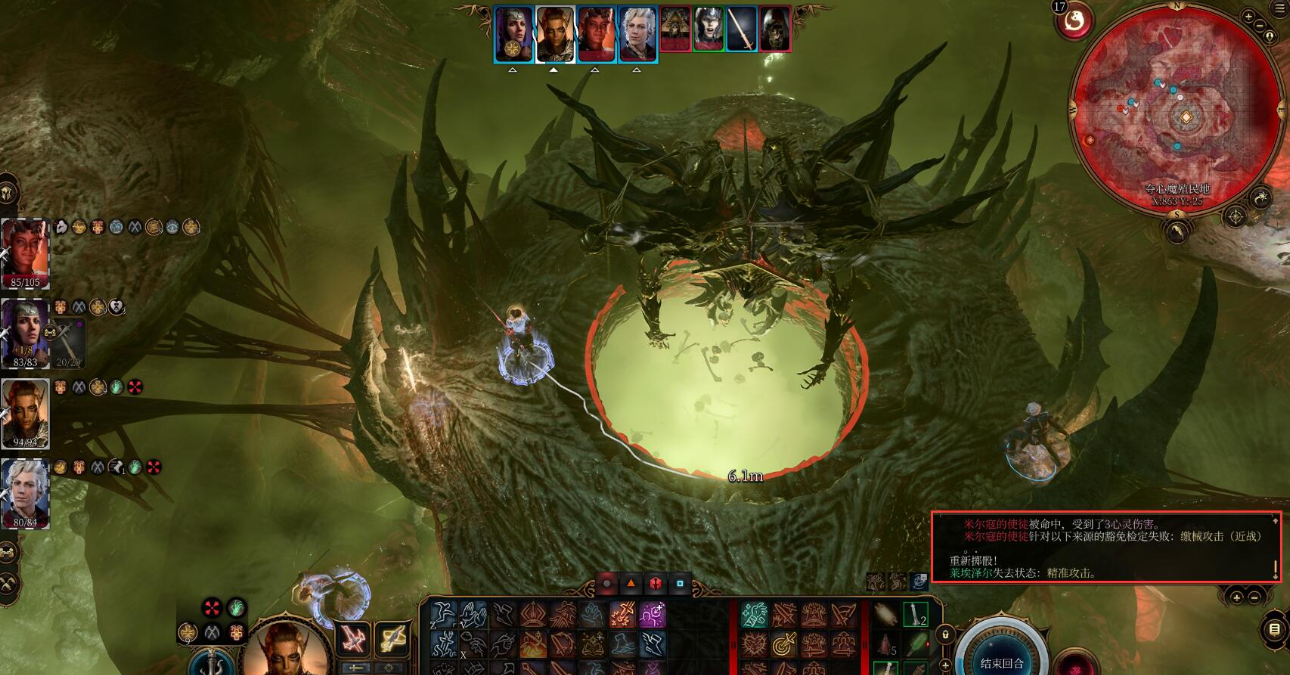Viewport: 1290px width, 675px height.
Task: Click the 结束回合 end turn button
Action: 1002,660
